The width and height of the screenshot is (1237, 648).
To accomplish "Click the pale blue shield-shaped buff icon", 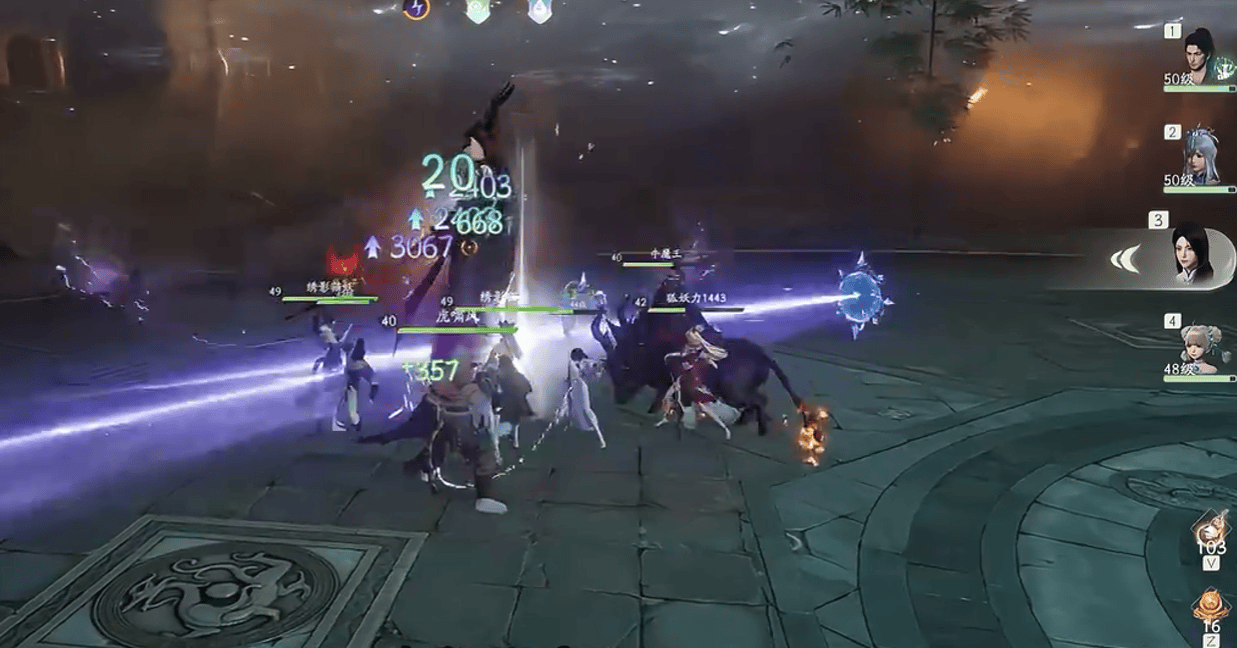I will [x=540, y=9].
